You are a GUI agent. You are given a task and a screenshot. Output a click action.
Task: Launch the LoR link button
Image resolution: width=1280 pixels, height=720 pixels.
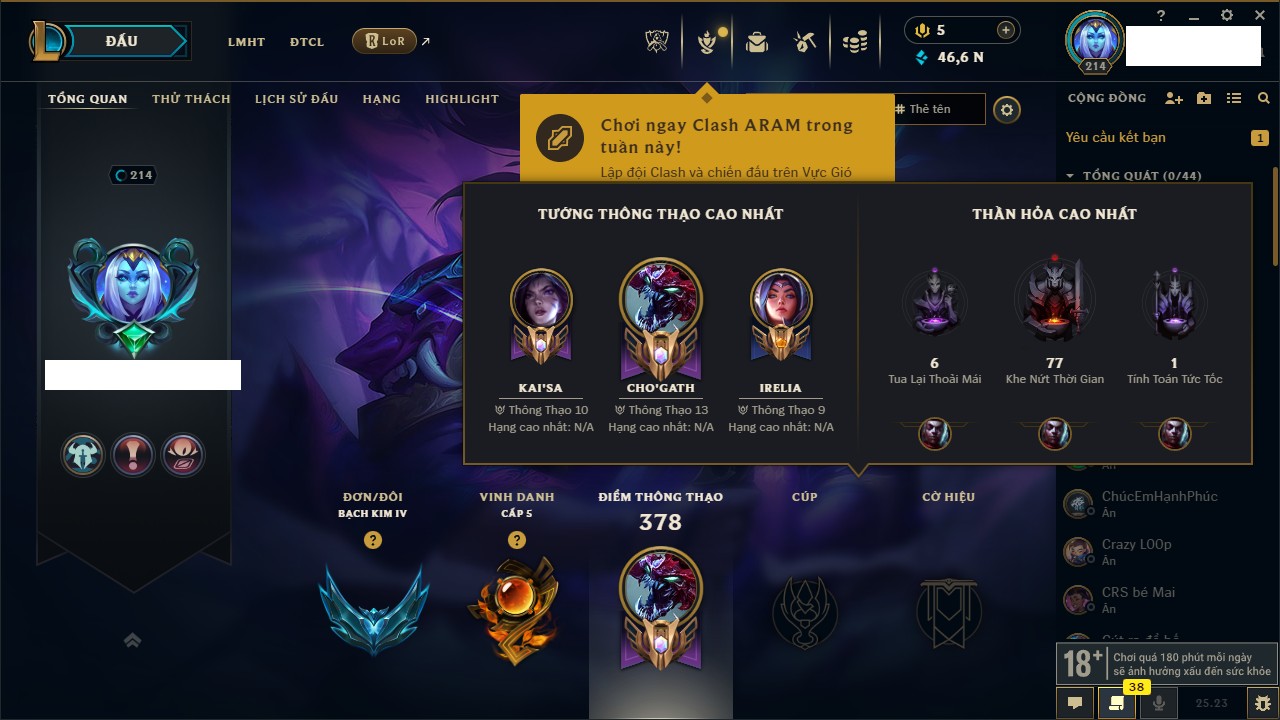(385, 41)
